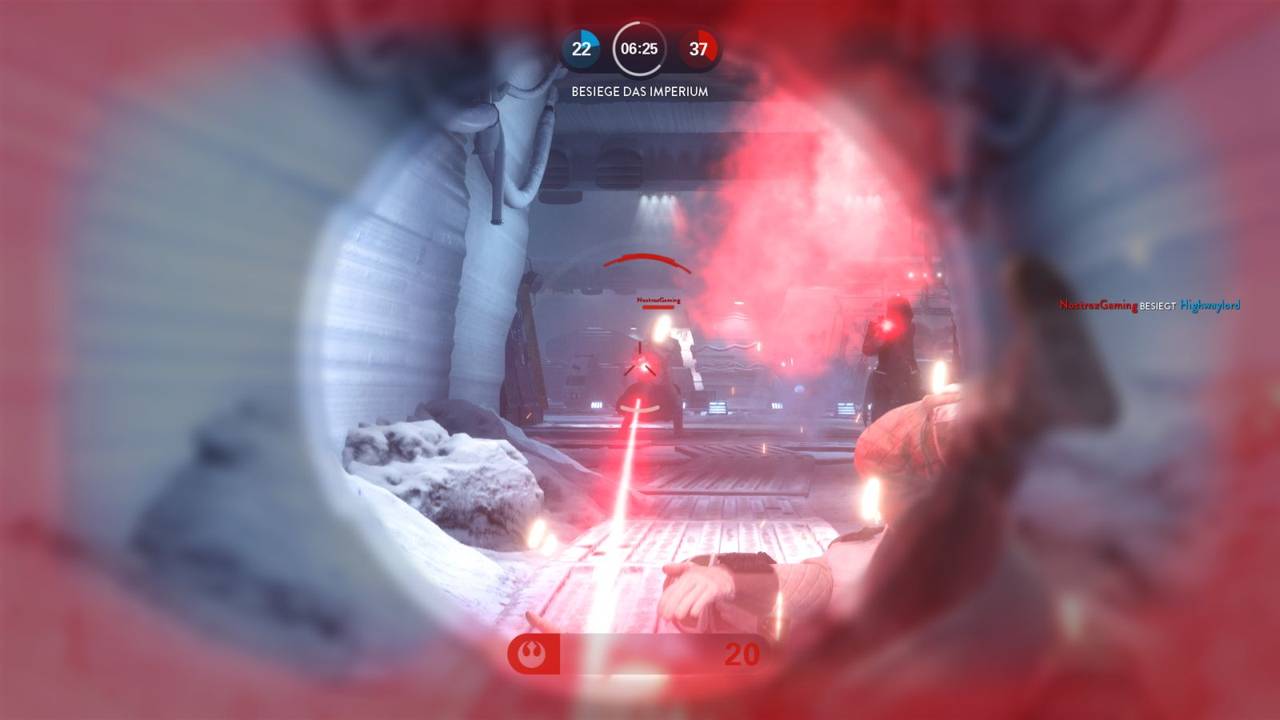Select the "Besiege das Imperium" objective text
The image size is (1280, 720).
(x=640, y=91)
